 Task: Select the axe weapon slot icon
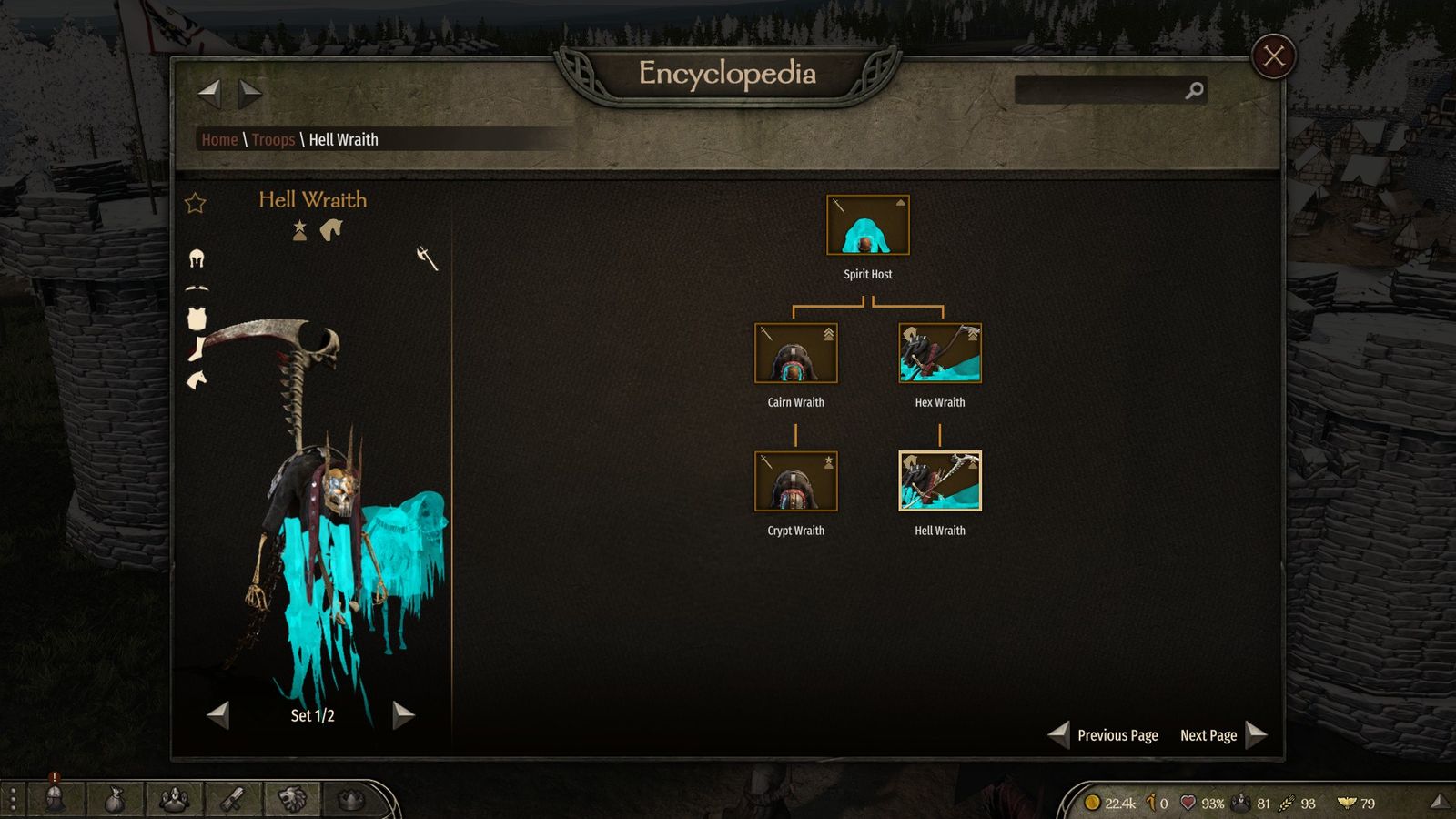click(427, 258)
